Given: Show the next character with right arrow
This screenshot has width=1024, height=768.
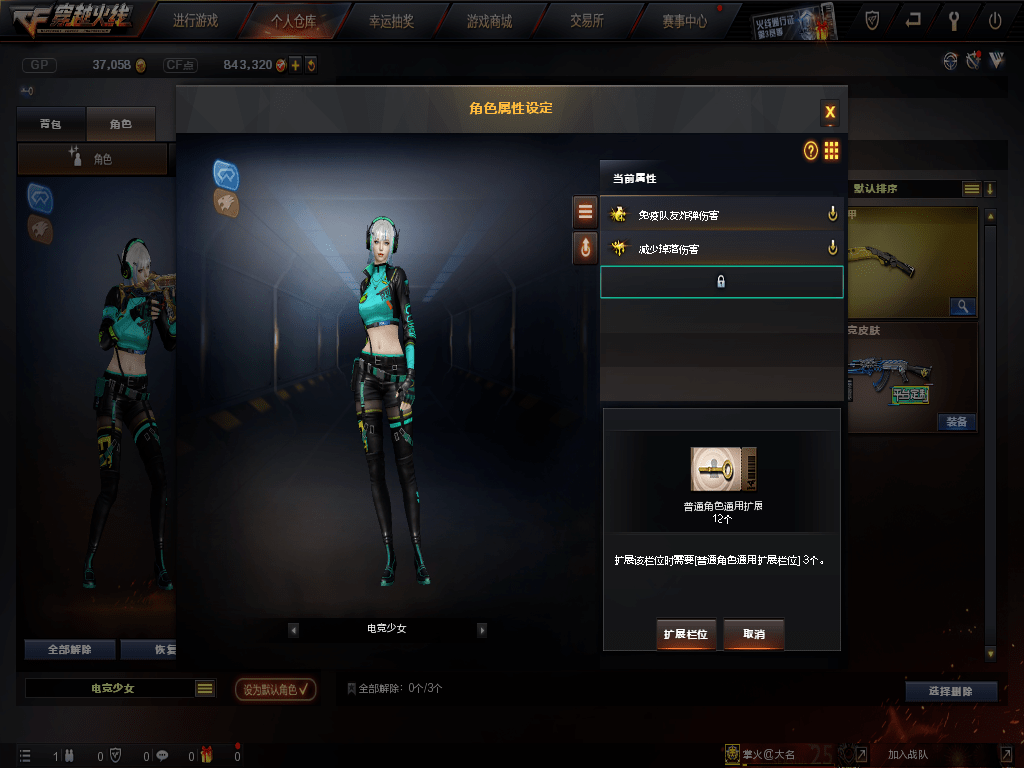Looking at the screenshot, I should (x=482, y=630).
